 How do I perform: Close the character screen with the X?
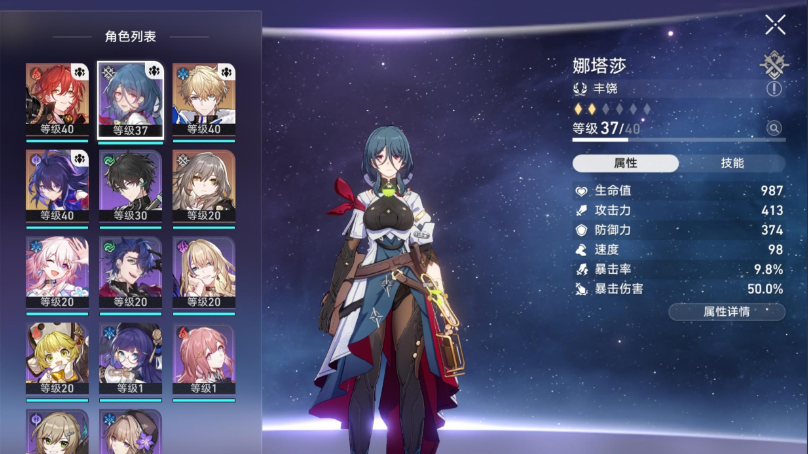775,25
